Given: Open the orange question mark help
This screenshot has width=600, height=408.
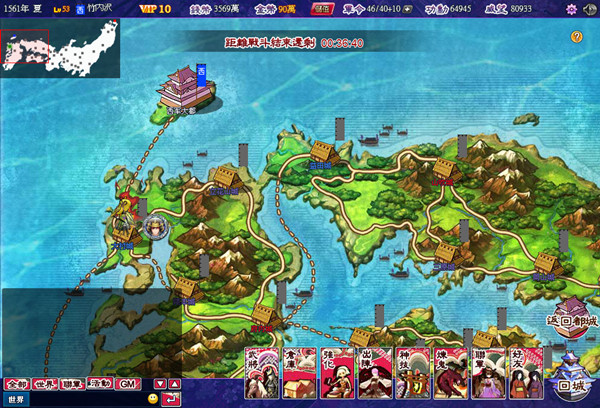Looking at the screenshot, I should pos(577,37).
